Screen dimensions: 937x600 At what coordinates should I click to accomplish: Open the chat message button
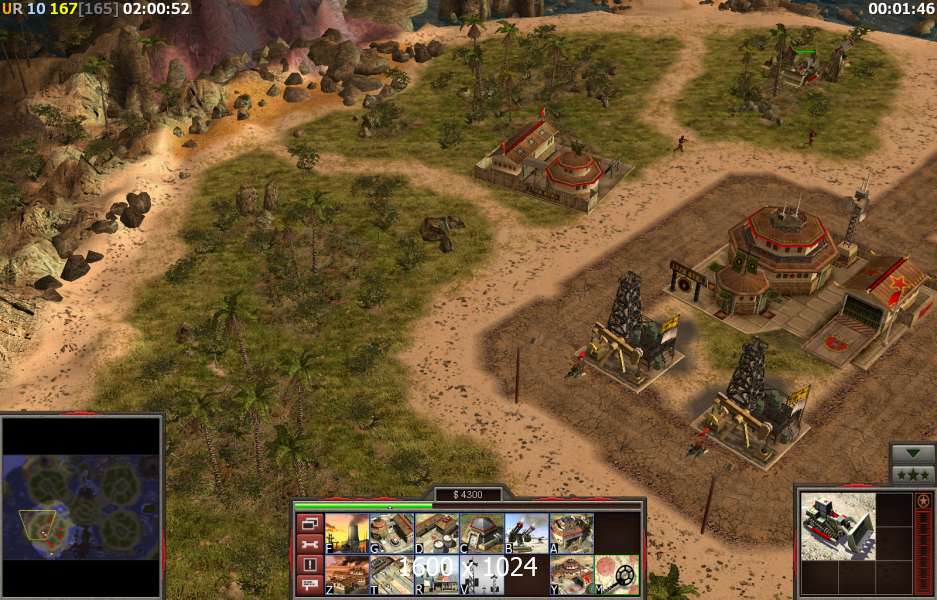pos(309,584)
